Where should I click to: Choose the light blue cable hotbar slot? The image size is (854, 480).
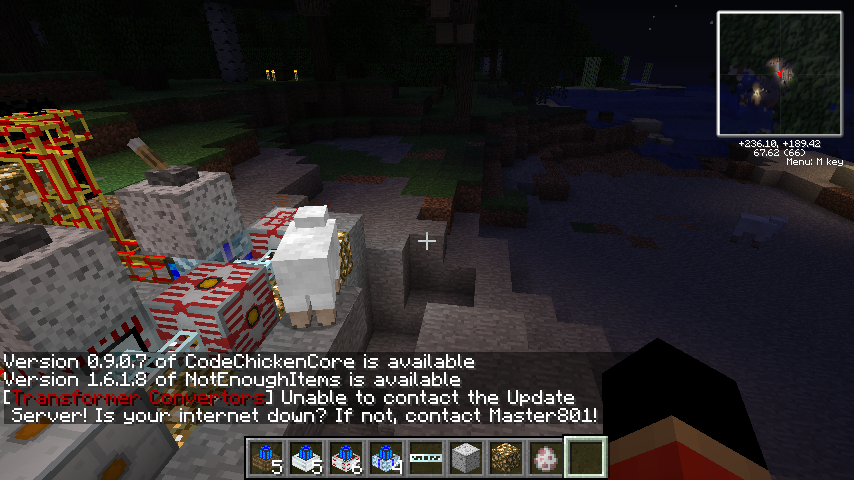tap(427, 458)
